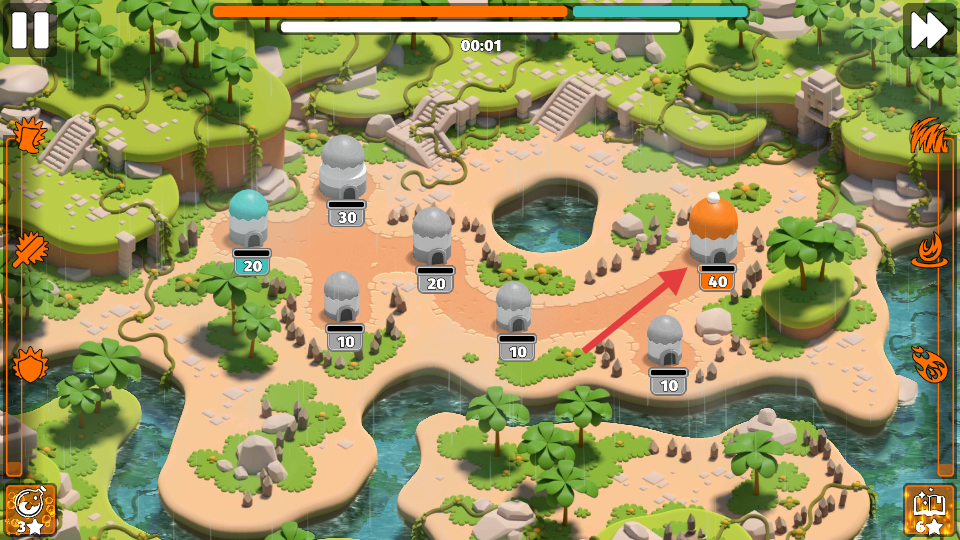Image resolution: width=960 pixels, height=540 pixels.
Task: Open the spellbook button with 6 stars
Action: coord(930,510)
